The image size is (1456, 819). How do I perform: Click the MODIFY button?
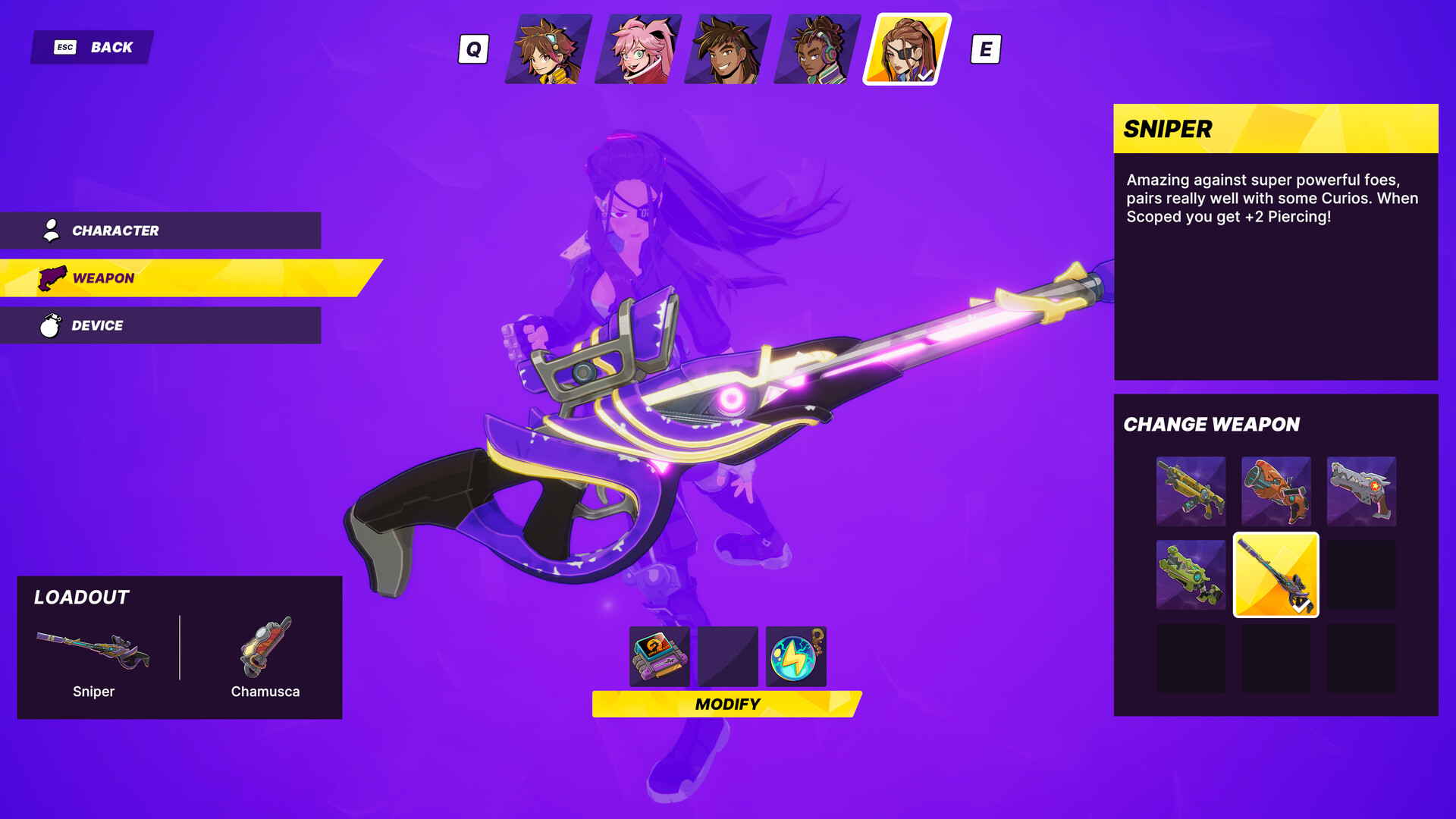coord(728,704)
